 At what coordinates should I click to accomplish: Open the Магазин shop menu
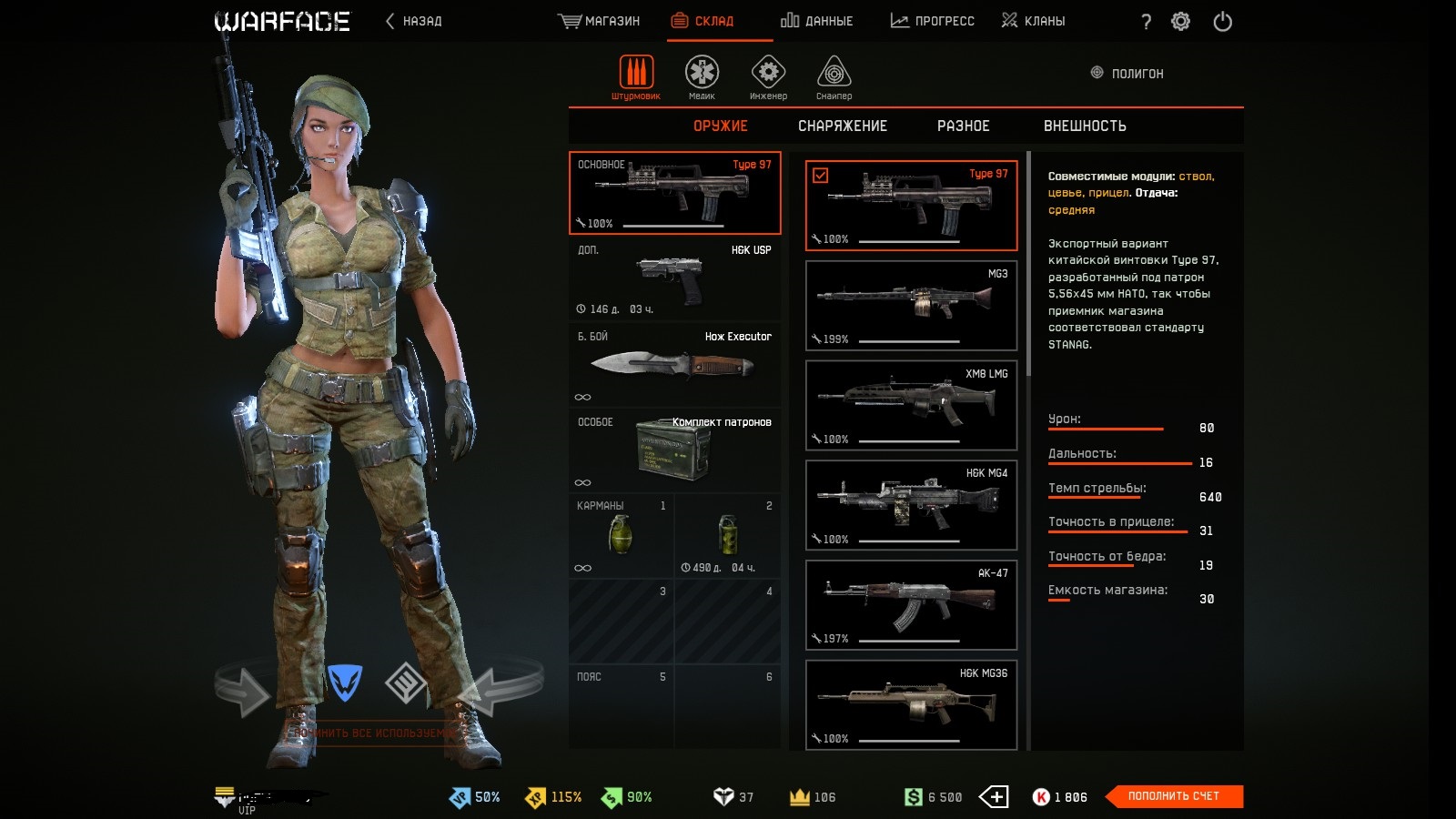coord(599,21)
